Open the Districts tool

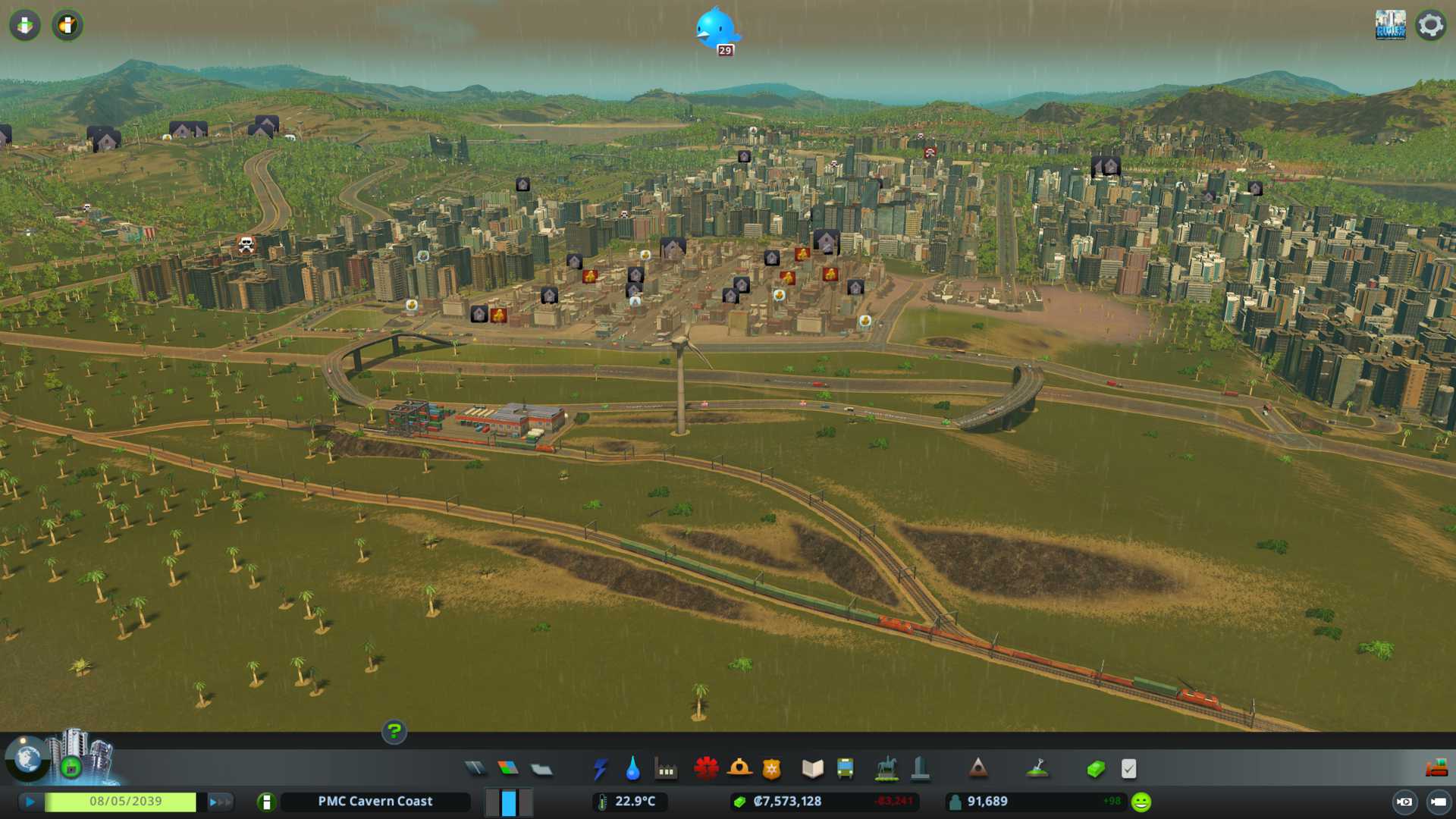pyautogui.click(x=541, y=769)
